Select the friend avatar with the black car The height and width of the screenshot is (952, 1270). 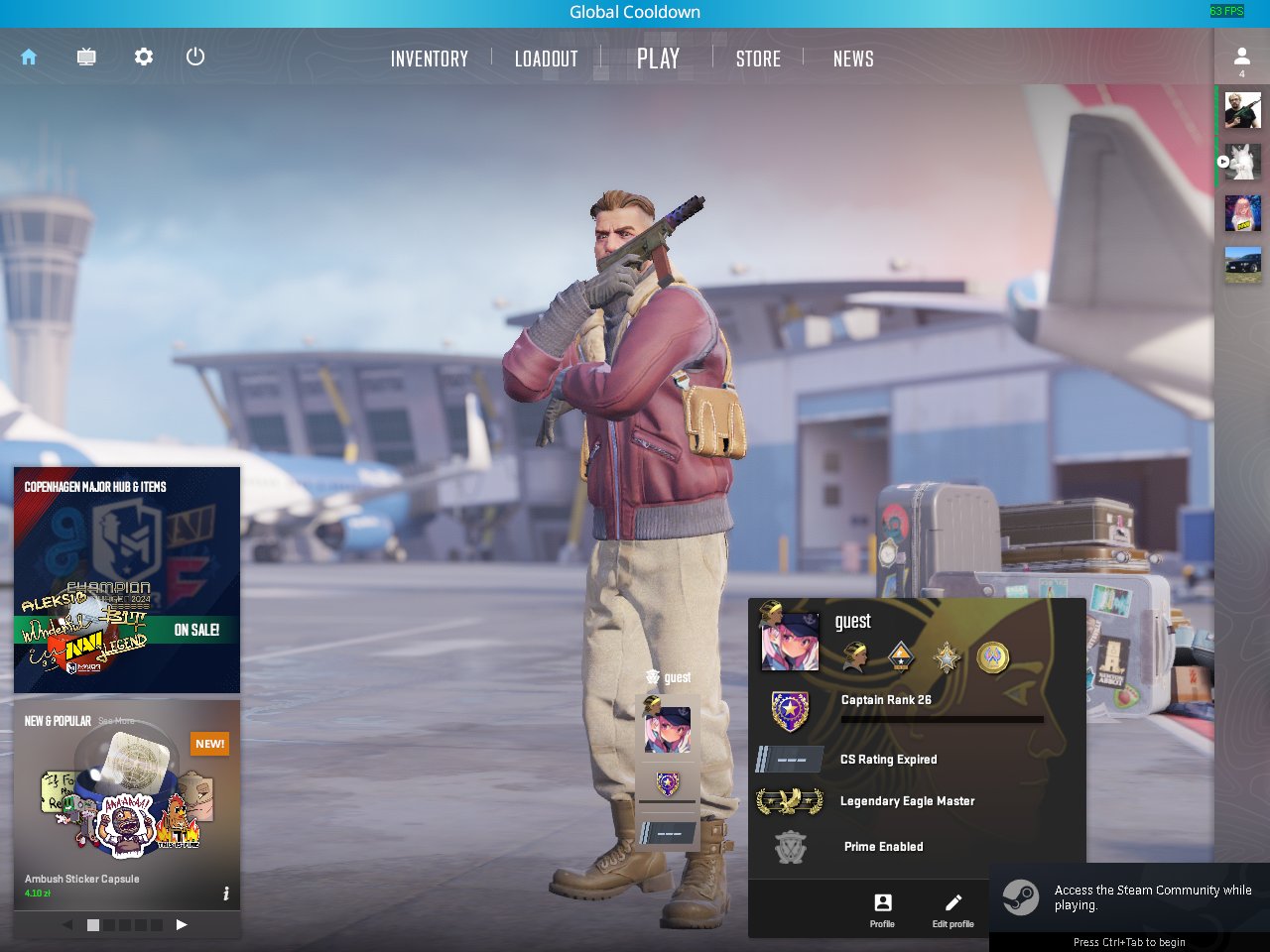[x=1242, y=265]
